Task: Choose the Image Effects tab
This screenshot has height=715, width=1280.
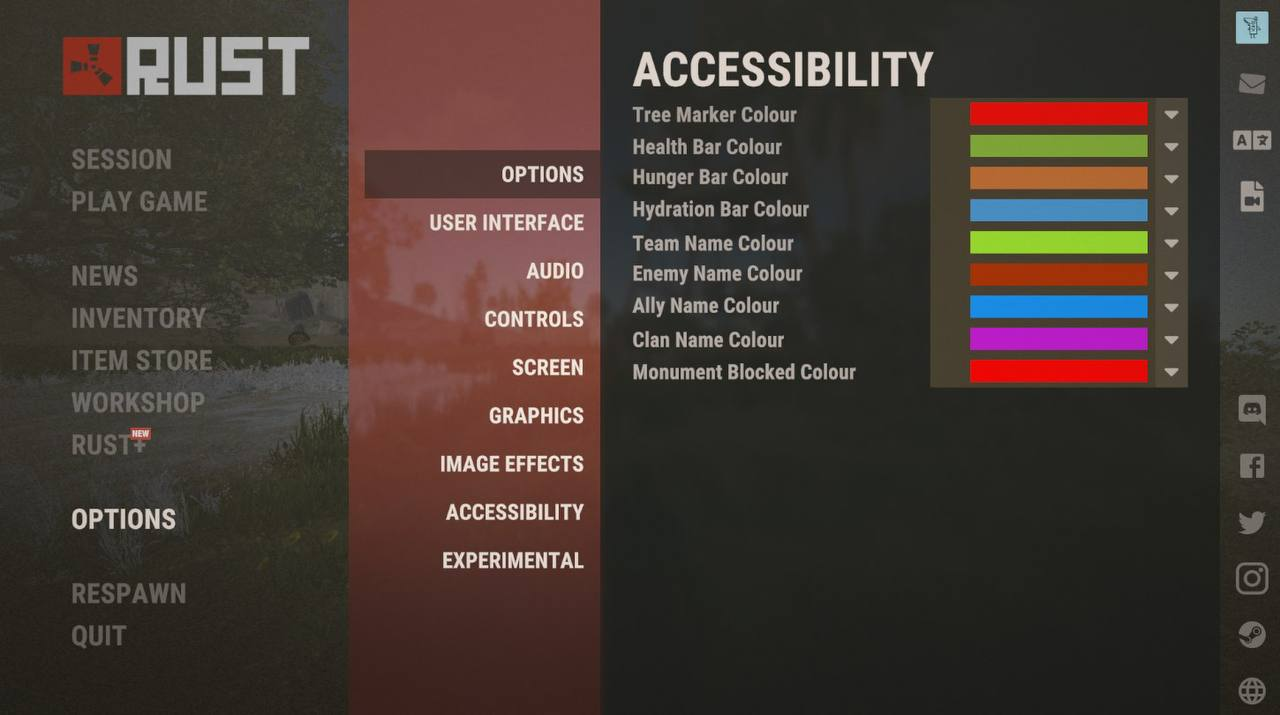Action: [512, 464]
